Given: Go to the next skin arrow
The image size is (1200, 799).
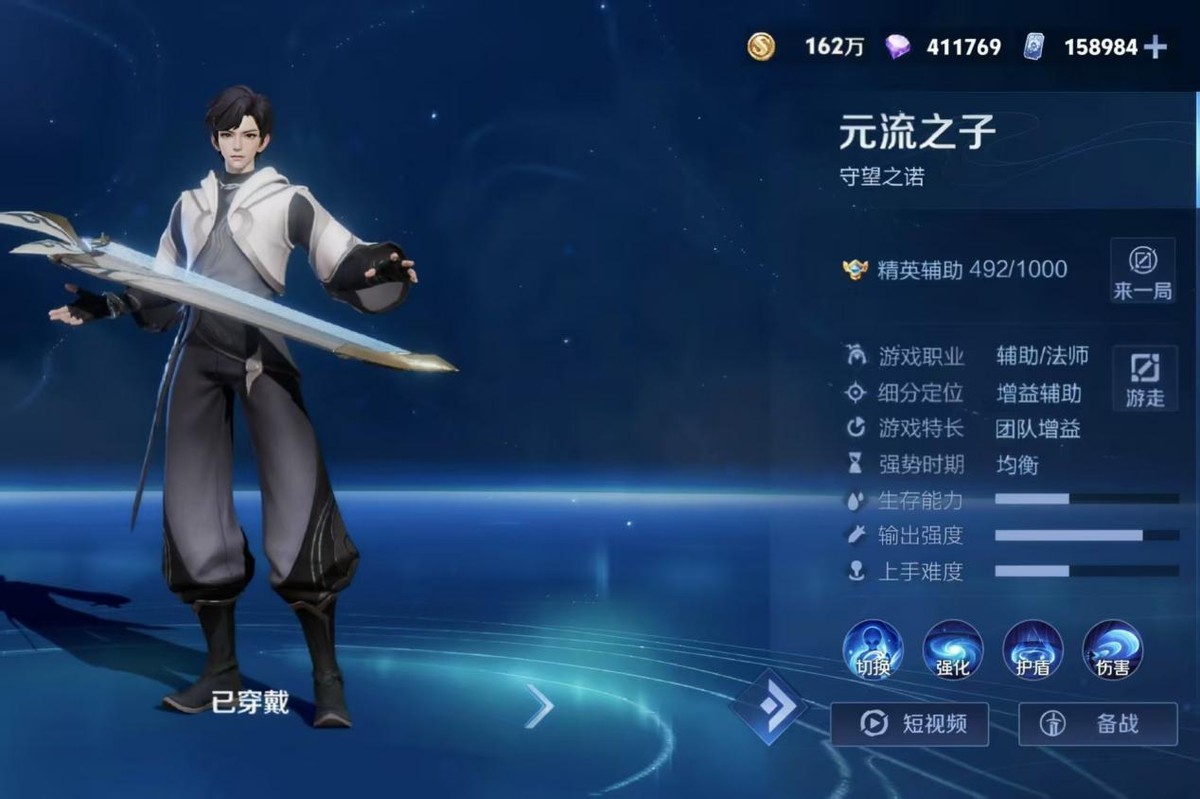Looking at the screenshot, I should [539, 707].
